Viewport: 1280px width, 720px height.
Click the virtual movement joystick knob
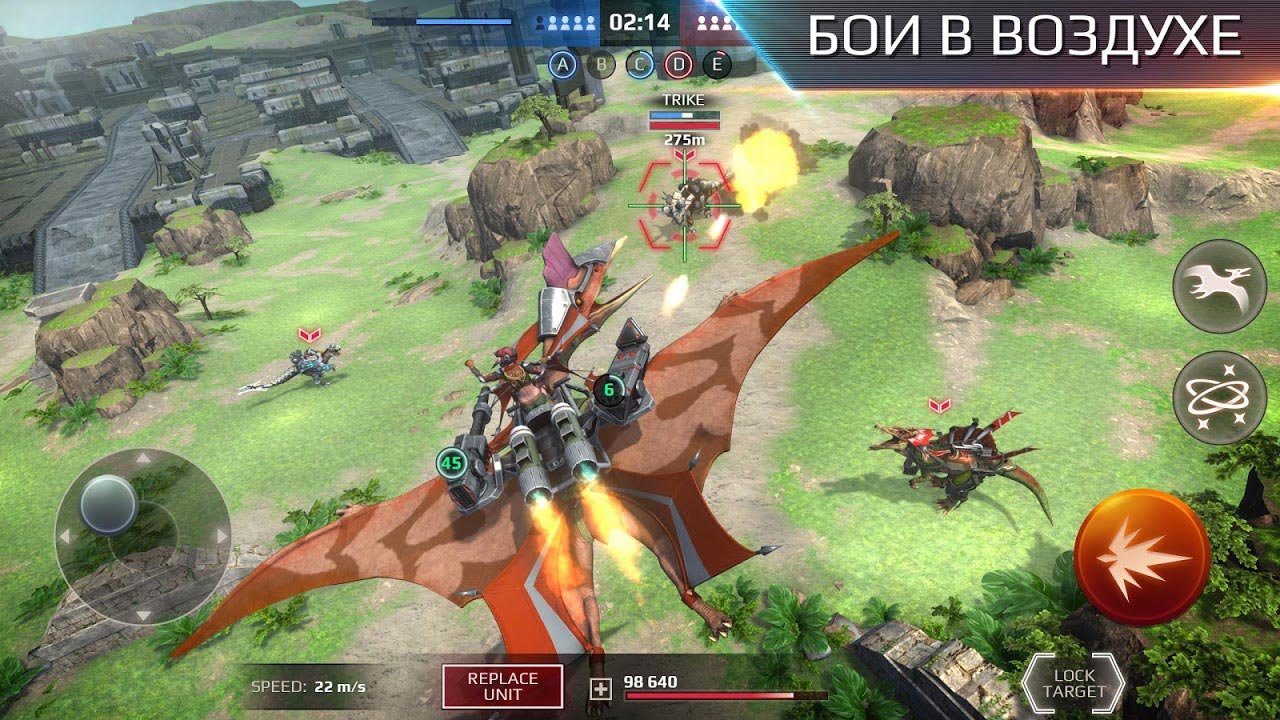coord(109,503)
